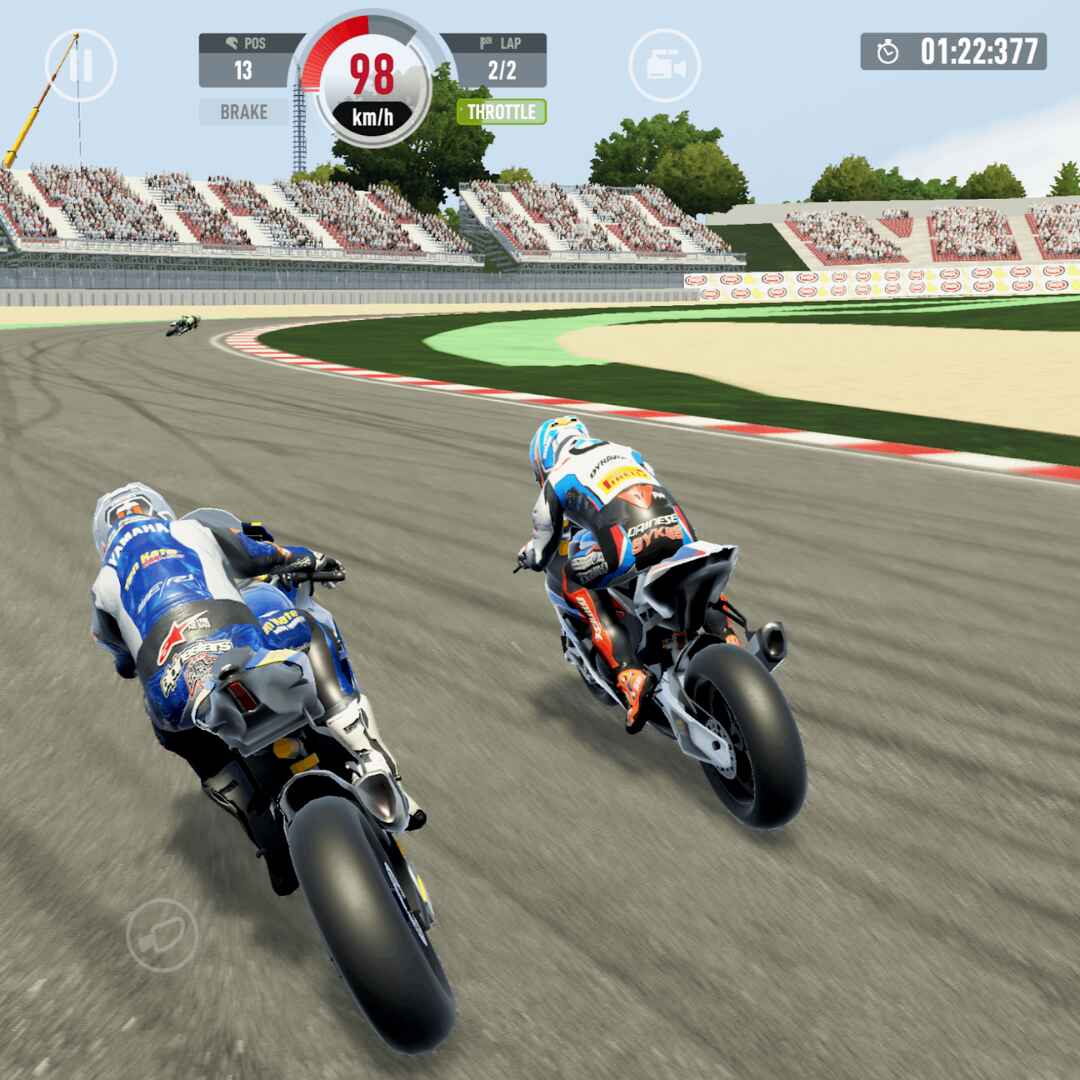Pause the race
The image size is (1080, 1080).
[x=81, y=66]
